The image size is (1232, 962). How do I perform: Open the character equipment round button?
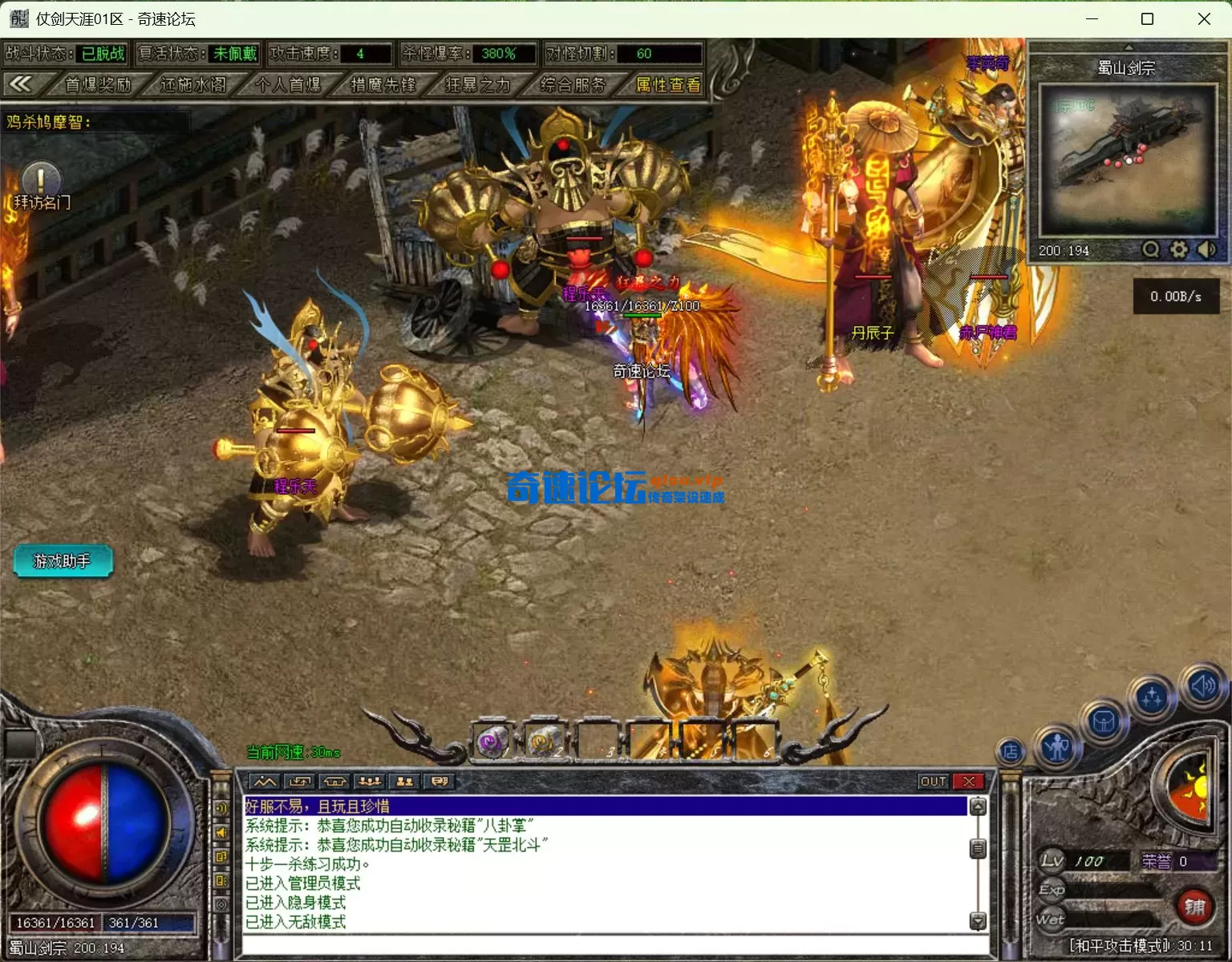[1057, 747]
